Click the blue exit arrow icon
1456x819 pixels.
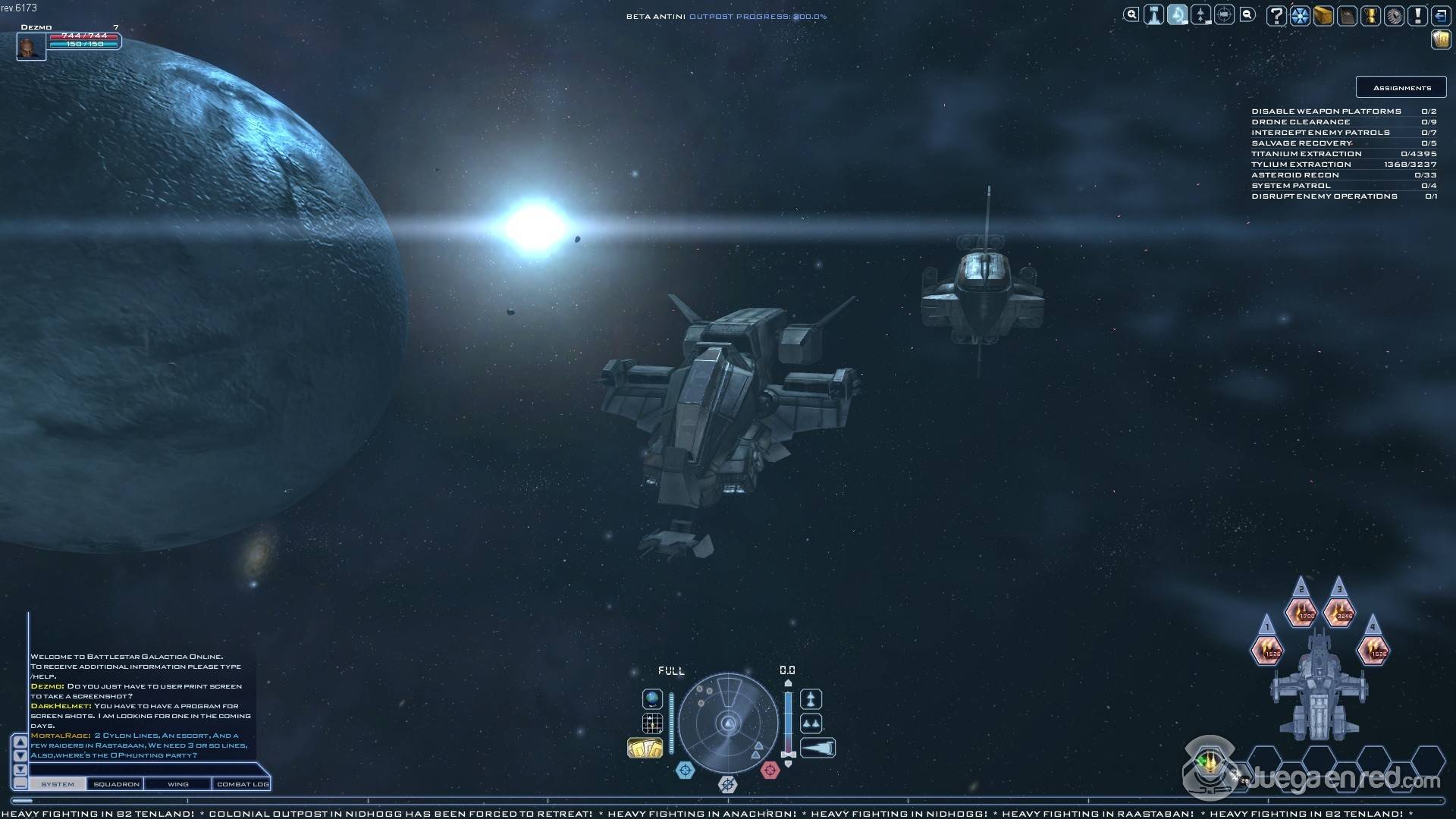pyautogui.click(x=1440, y=16)
